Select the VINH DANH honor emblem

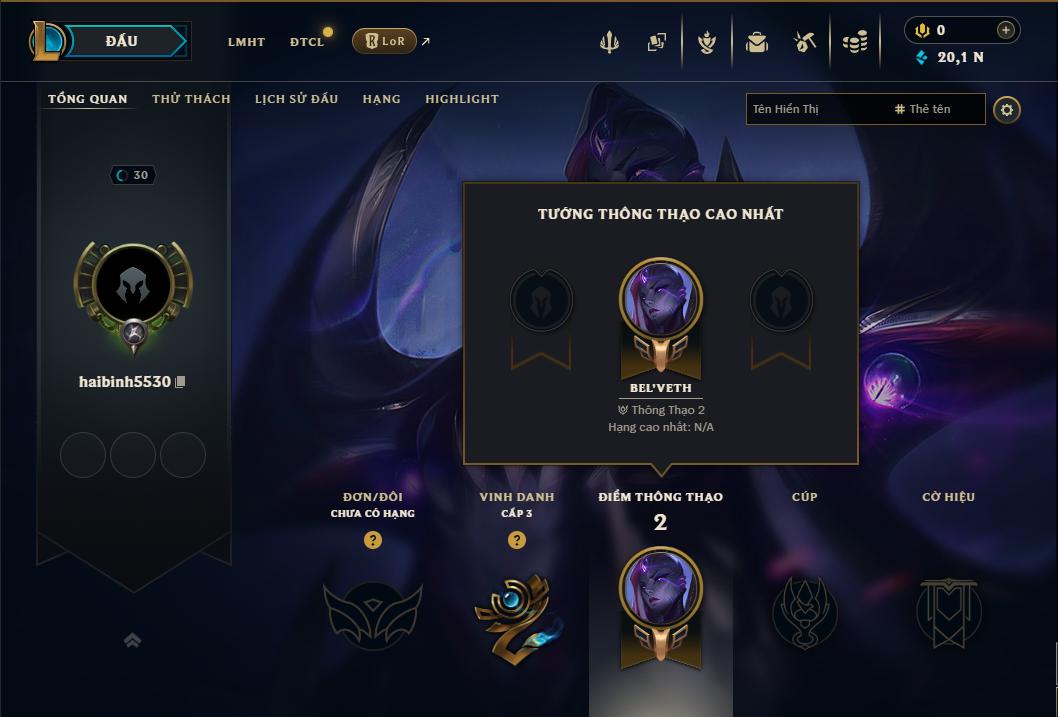tap(517, 613)
